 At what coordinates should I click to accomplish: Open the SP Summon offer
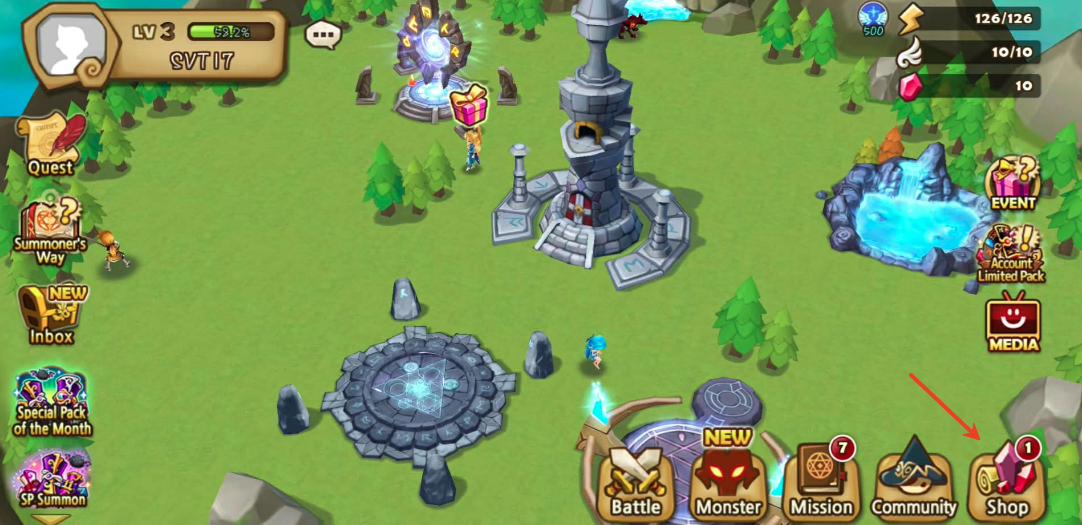[x=52, y=478]
